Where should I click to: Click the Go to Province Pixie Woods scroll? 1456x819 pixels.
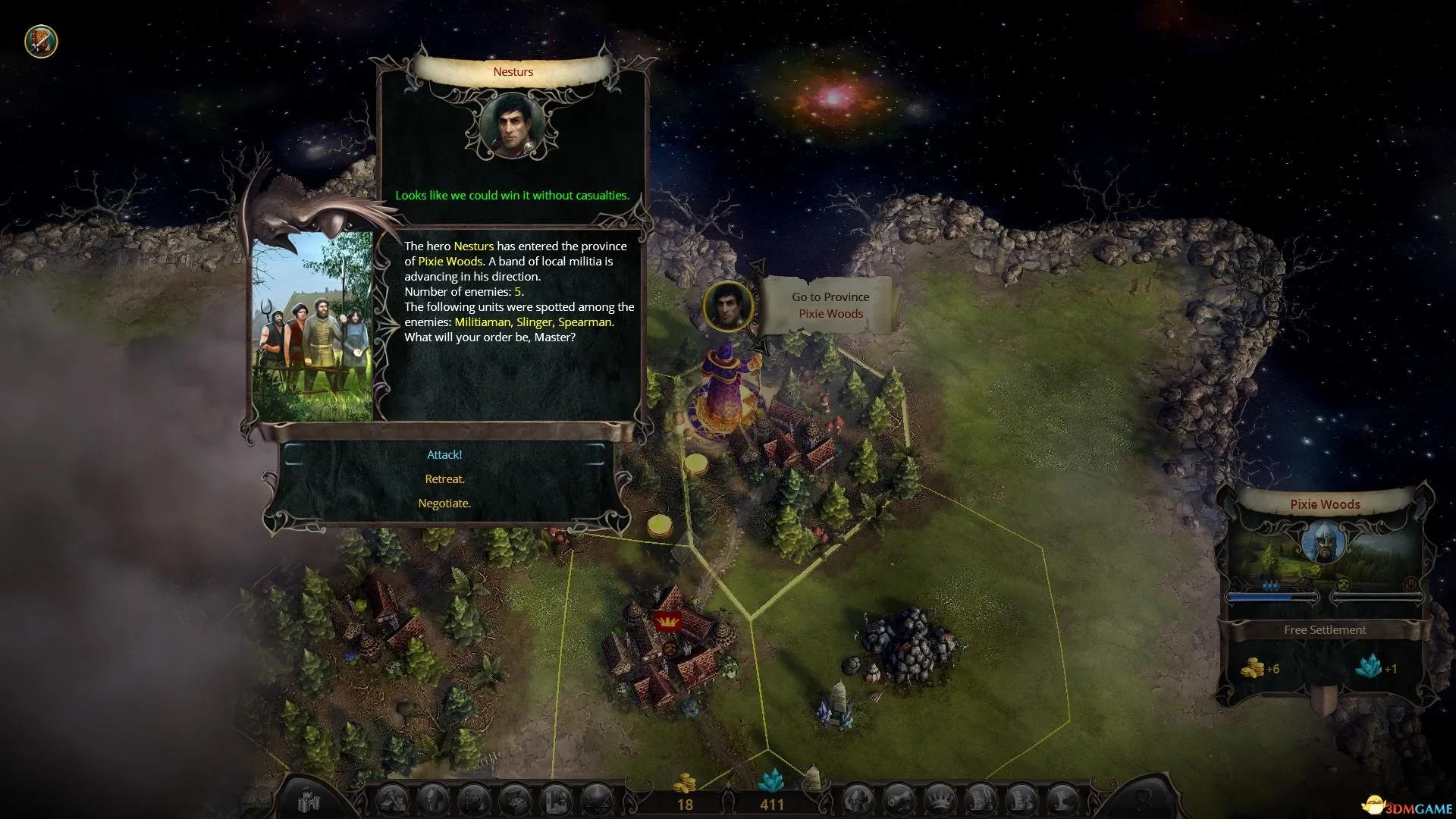pos(830,306)
